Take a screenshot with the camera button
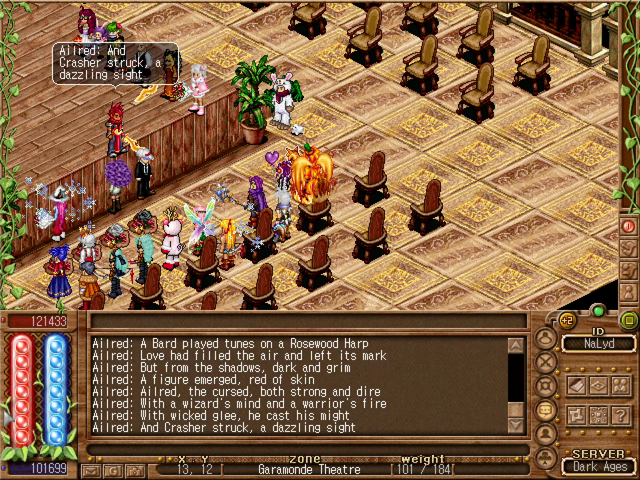Viewport: 640px width, 480px height. pyautogui.click(x=135, y=470)
